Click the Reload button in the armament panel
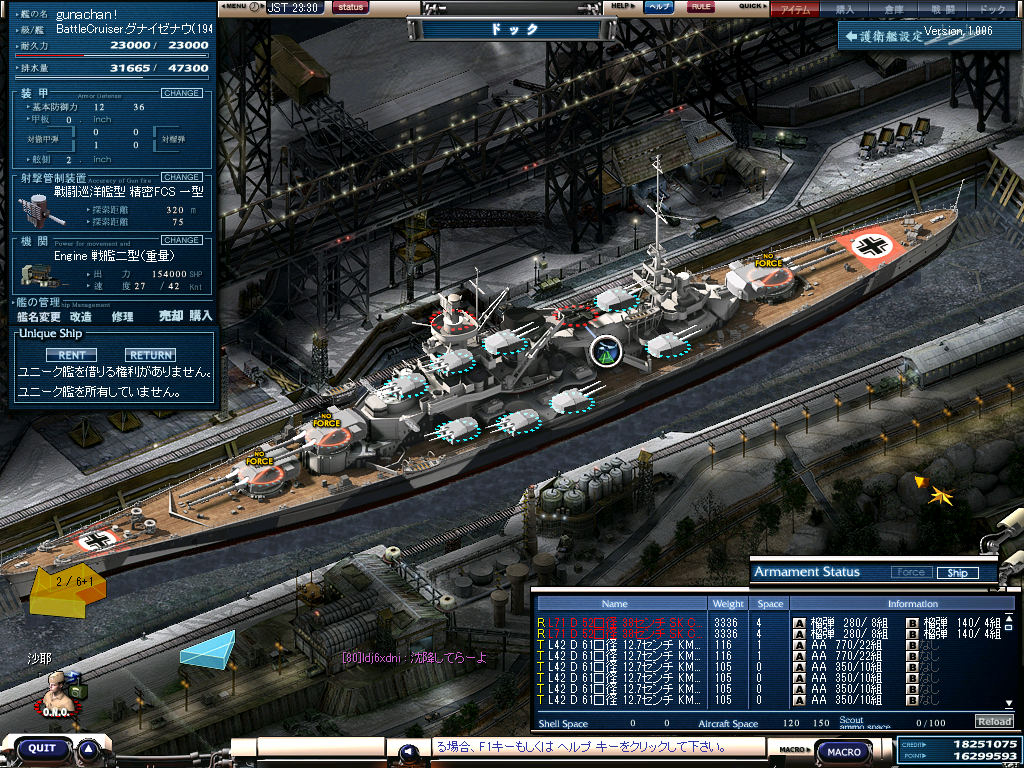Screen dimensions: 1024x768 993,721
